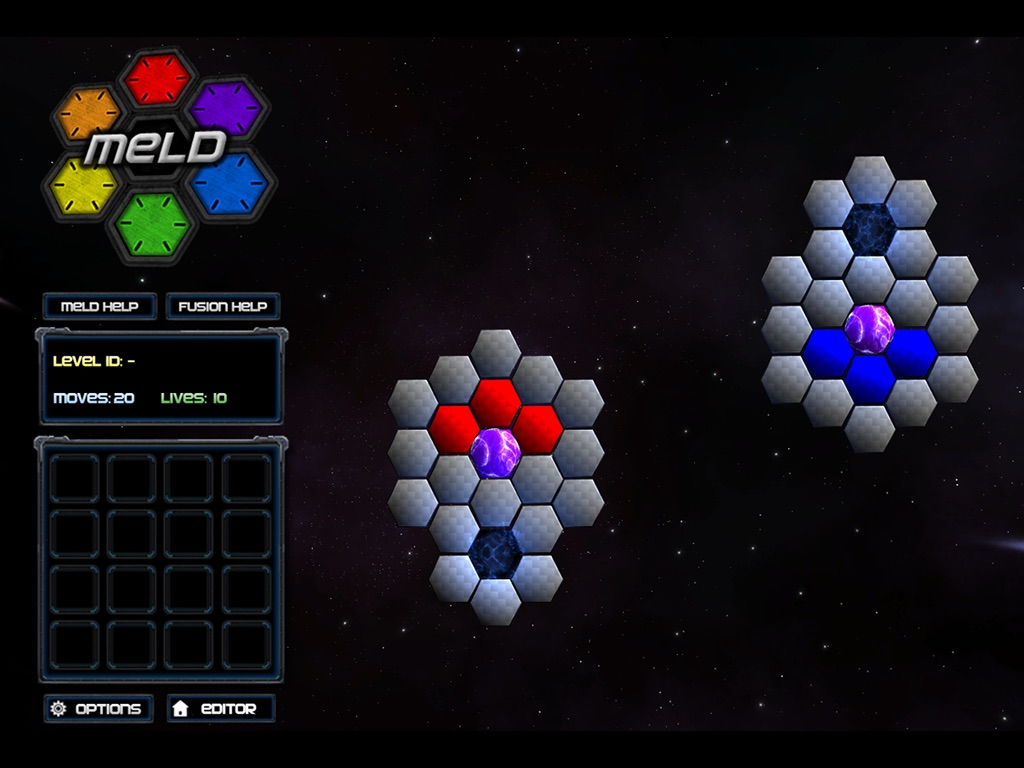Image resolution: width=1024 pixels, height=768 pixels.
Task: Go to the level Editor
Action: [x=220, y=708]
